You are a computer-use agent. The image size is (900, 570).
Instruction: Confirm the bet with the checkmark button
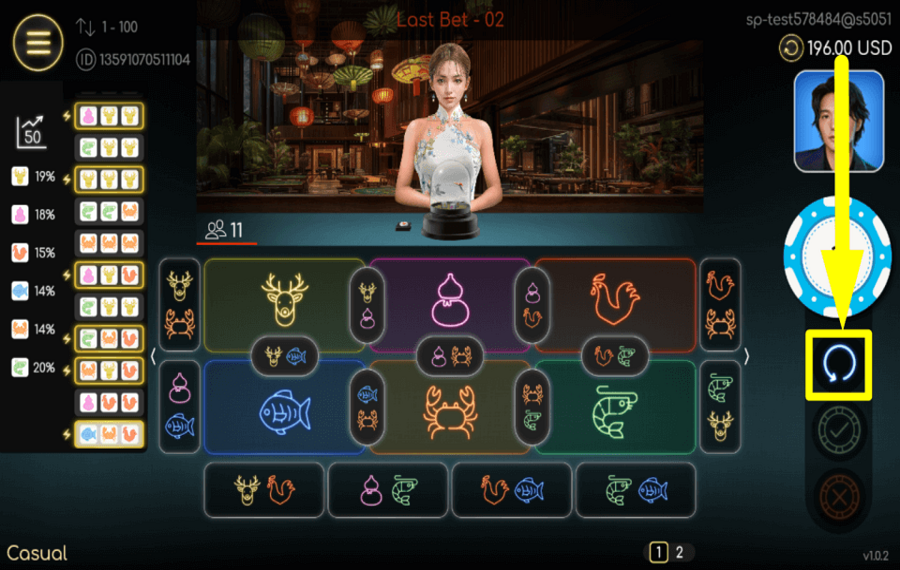pyautogui.click(x=838, y=431)
